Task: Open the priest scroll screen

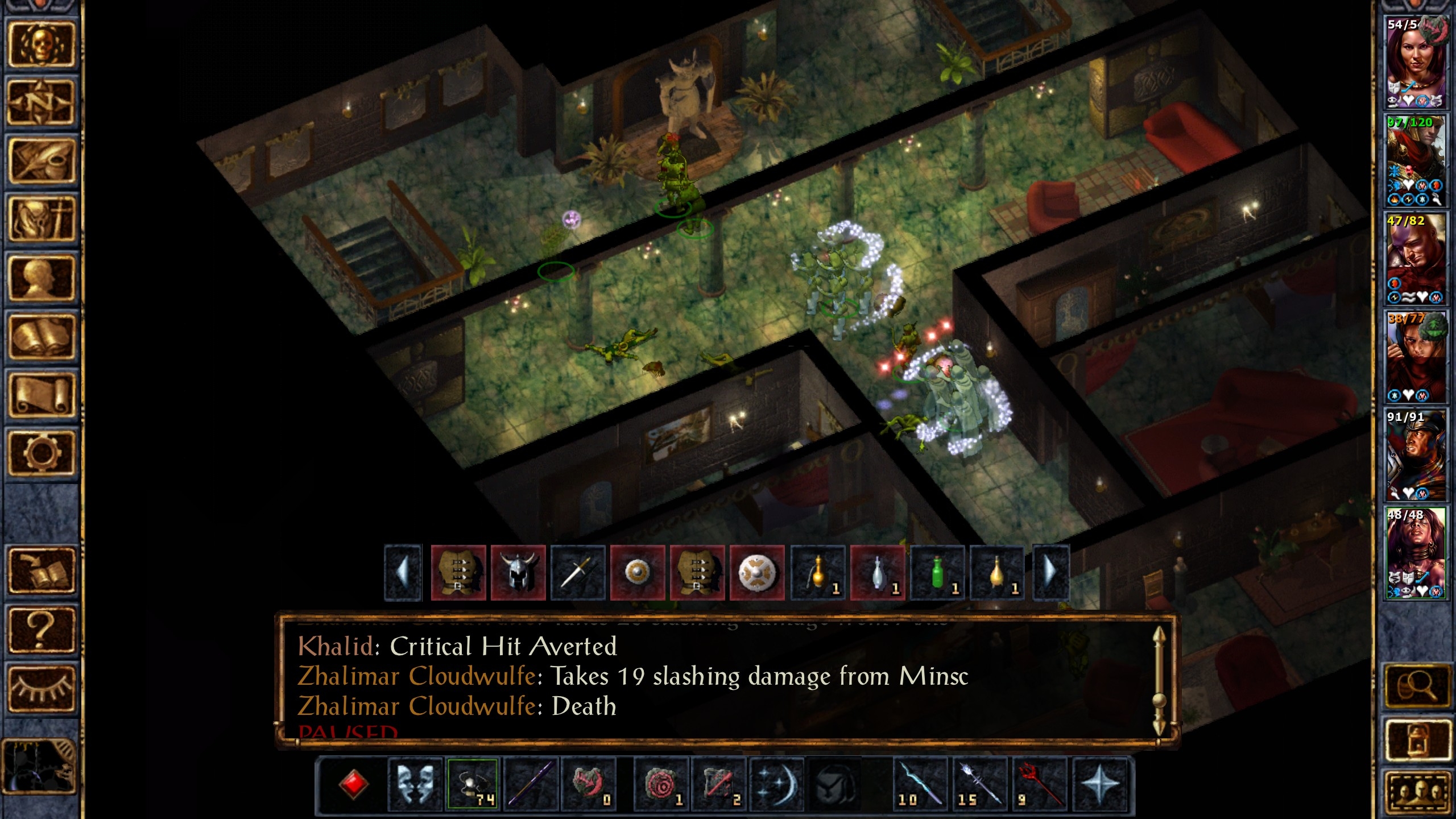Action: 41,395
